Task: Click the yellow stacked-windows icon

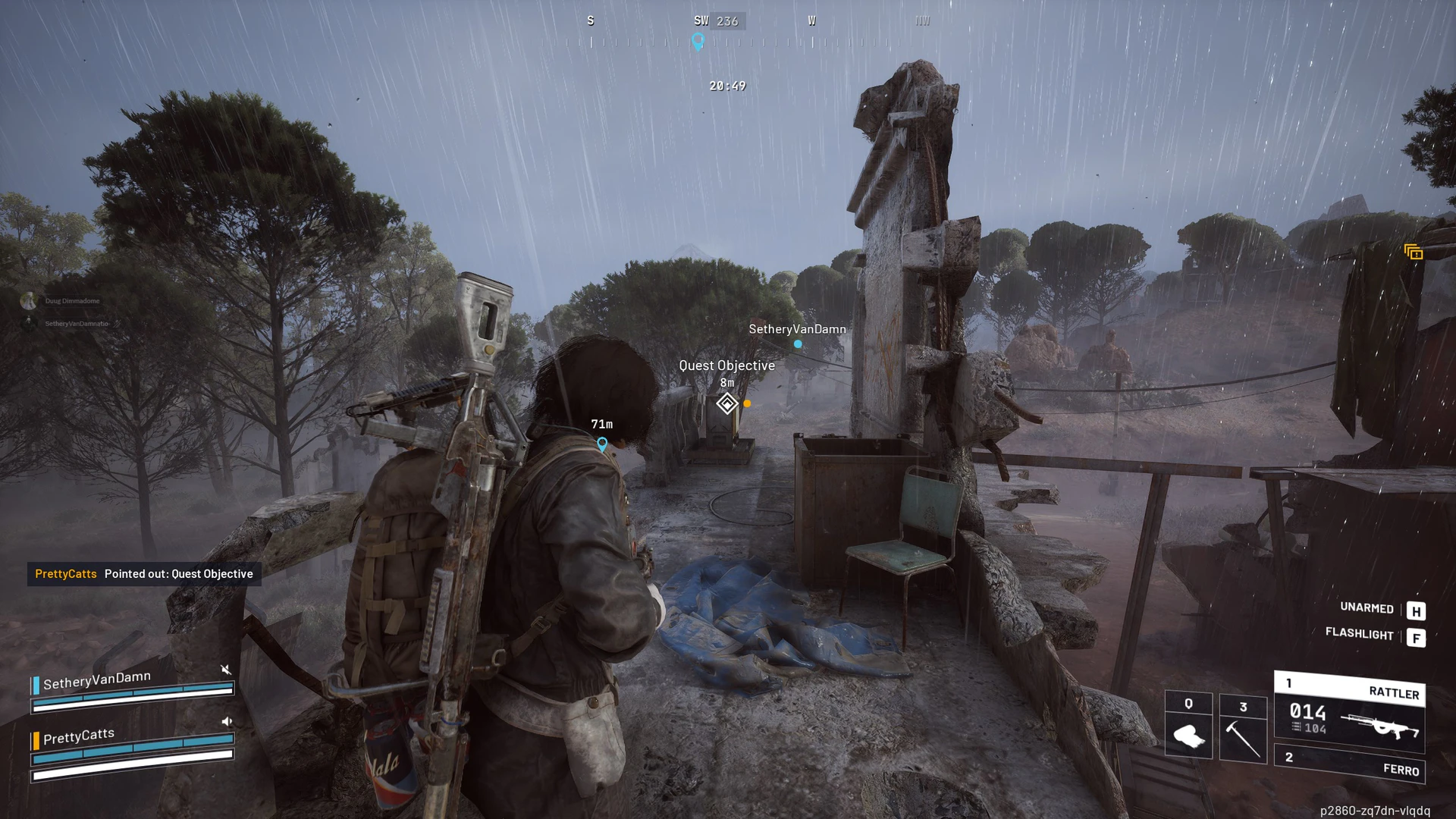Action: [1413, 252]
